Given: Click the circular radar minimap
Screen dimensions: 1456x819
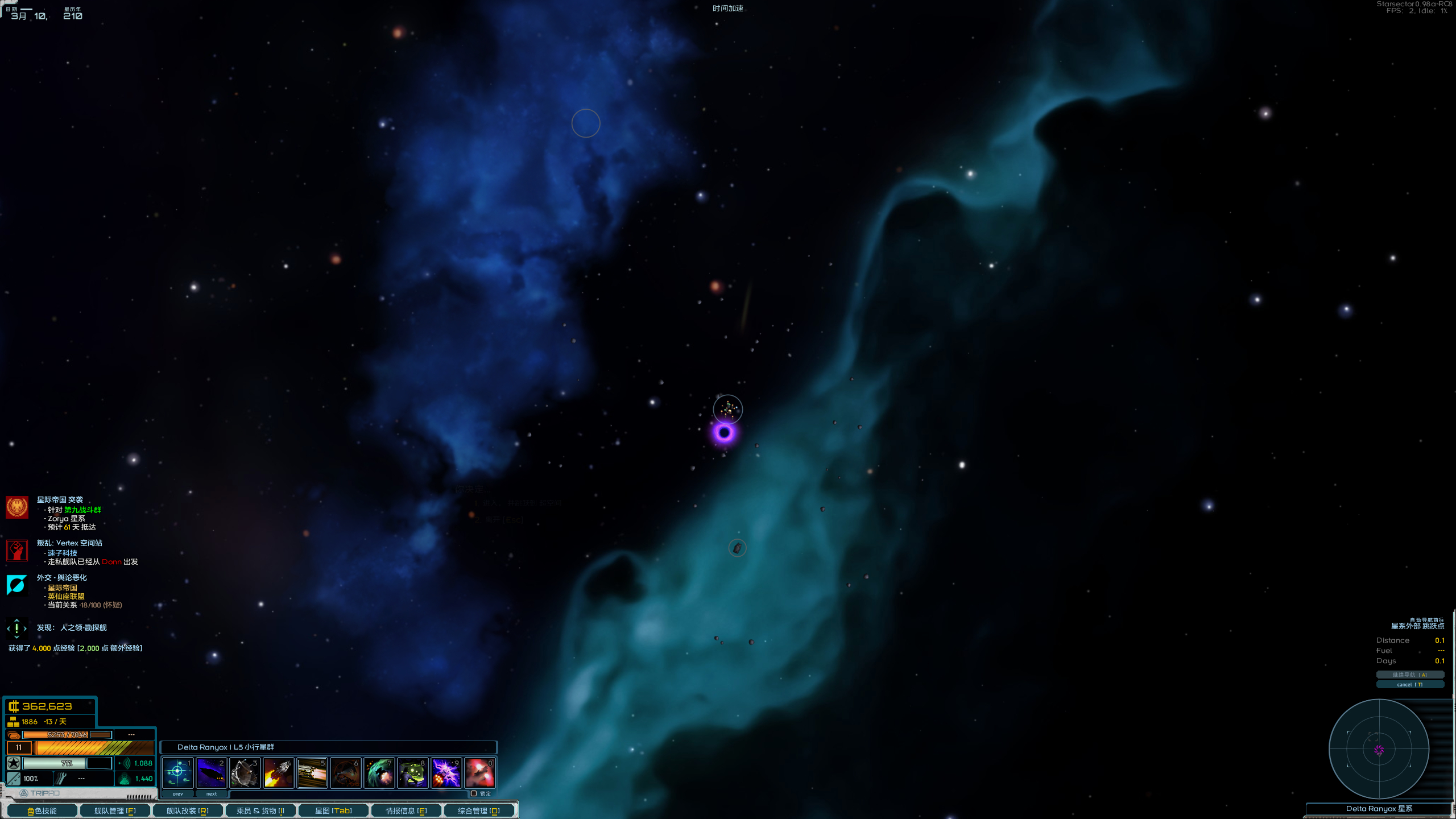Looking at the screenshot, I should tap(1379, 749).
